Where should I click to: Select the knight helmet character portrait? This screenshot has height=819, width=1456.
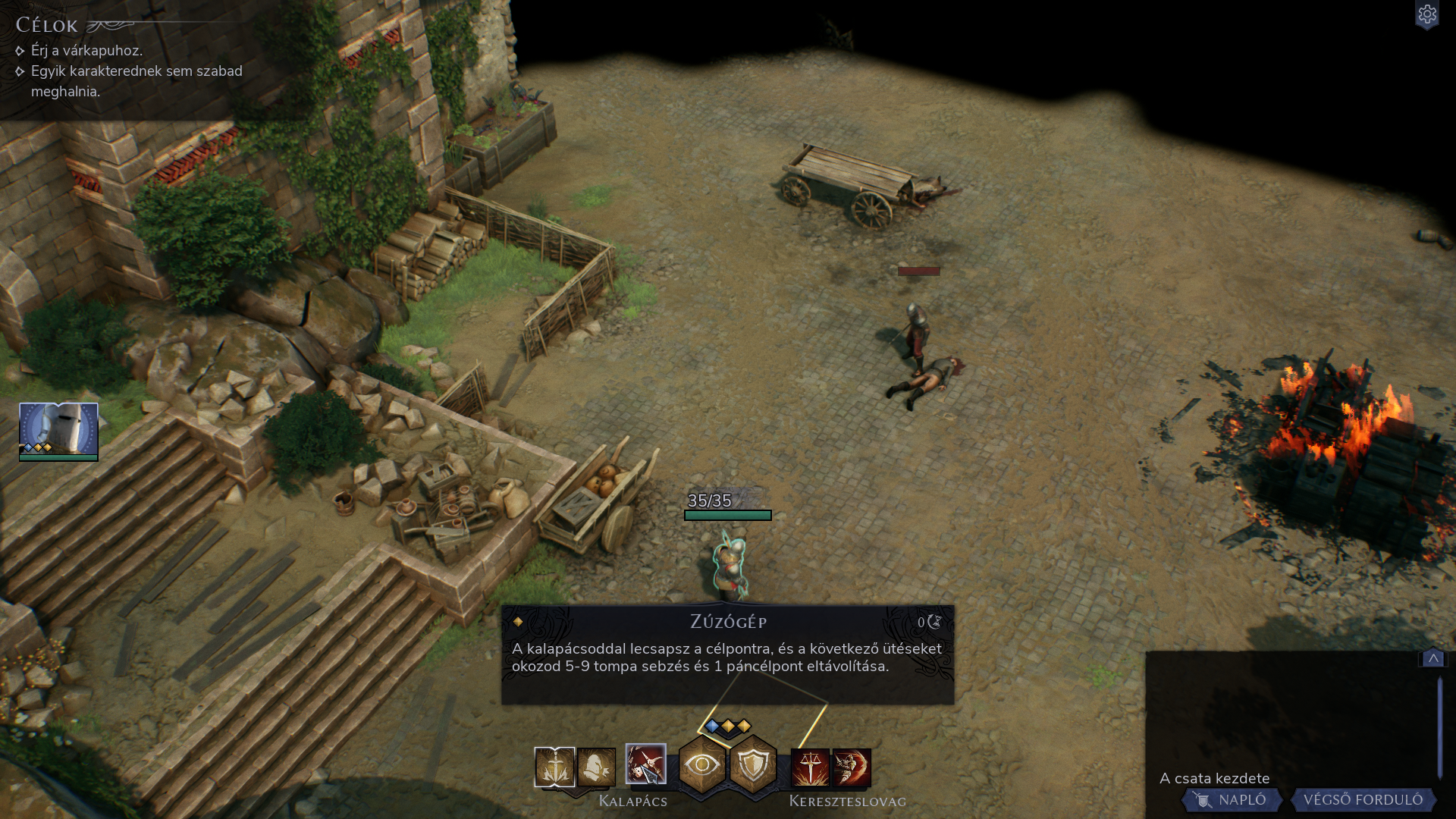pyautogui.click(x=58, y=429)
